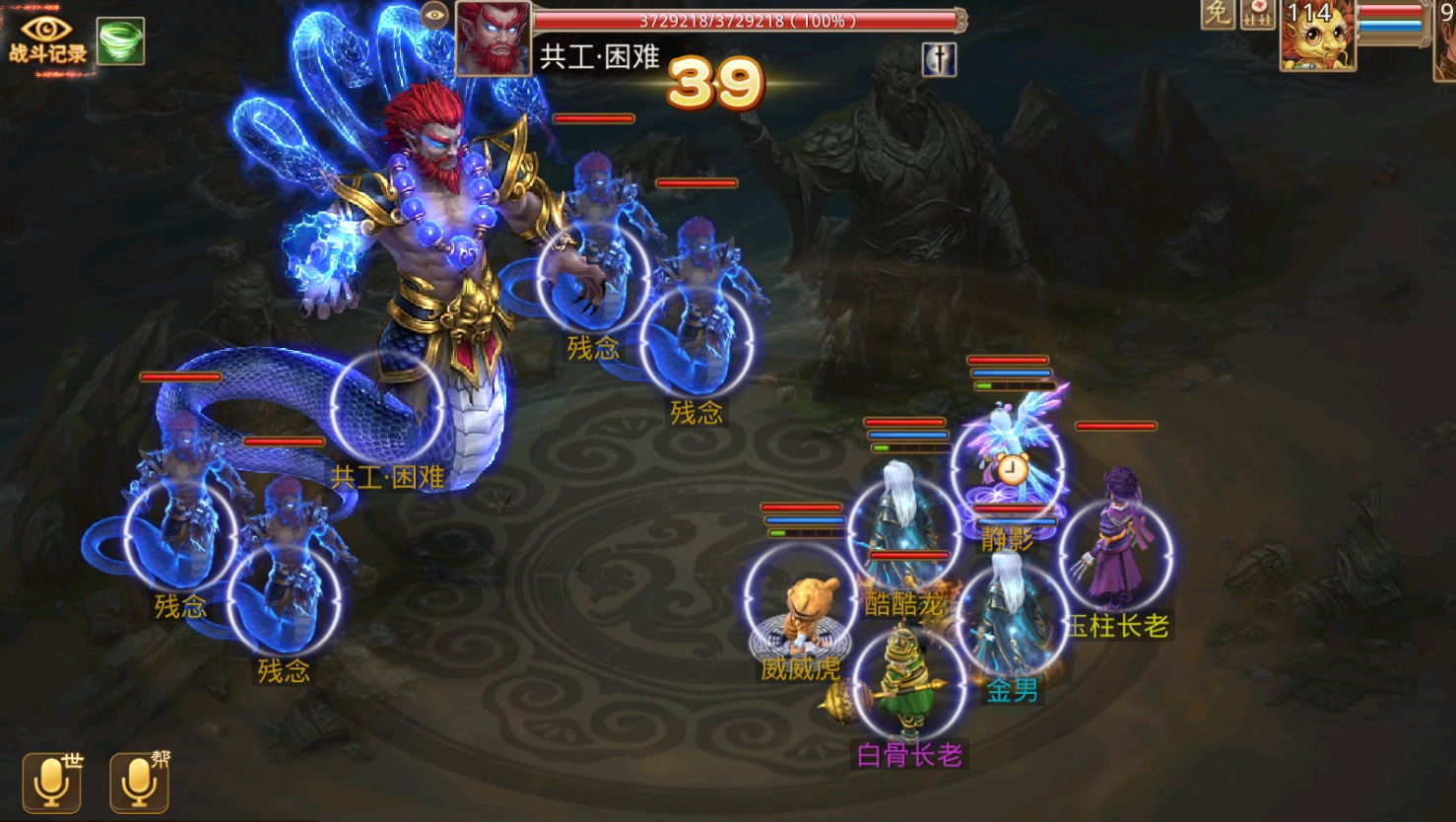Select the purple-robed ally 玉柱长老
The image size is (1456, 822).
(1116, 554)
